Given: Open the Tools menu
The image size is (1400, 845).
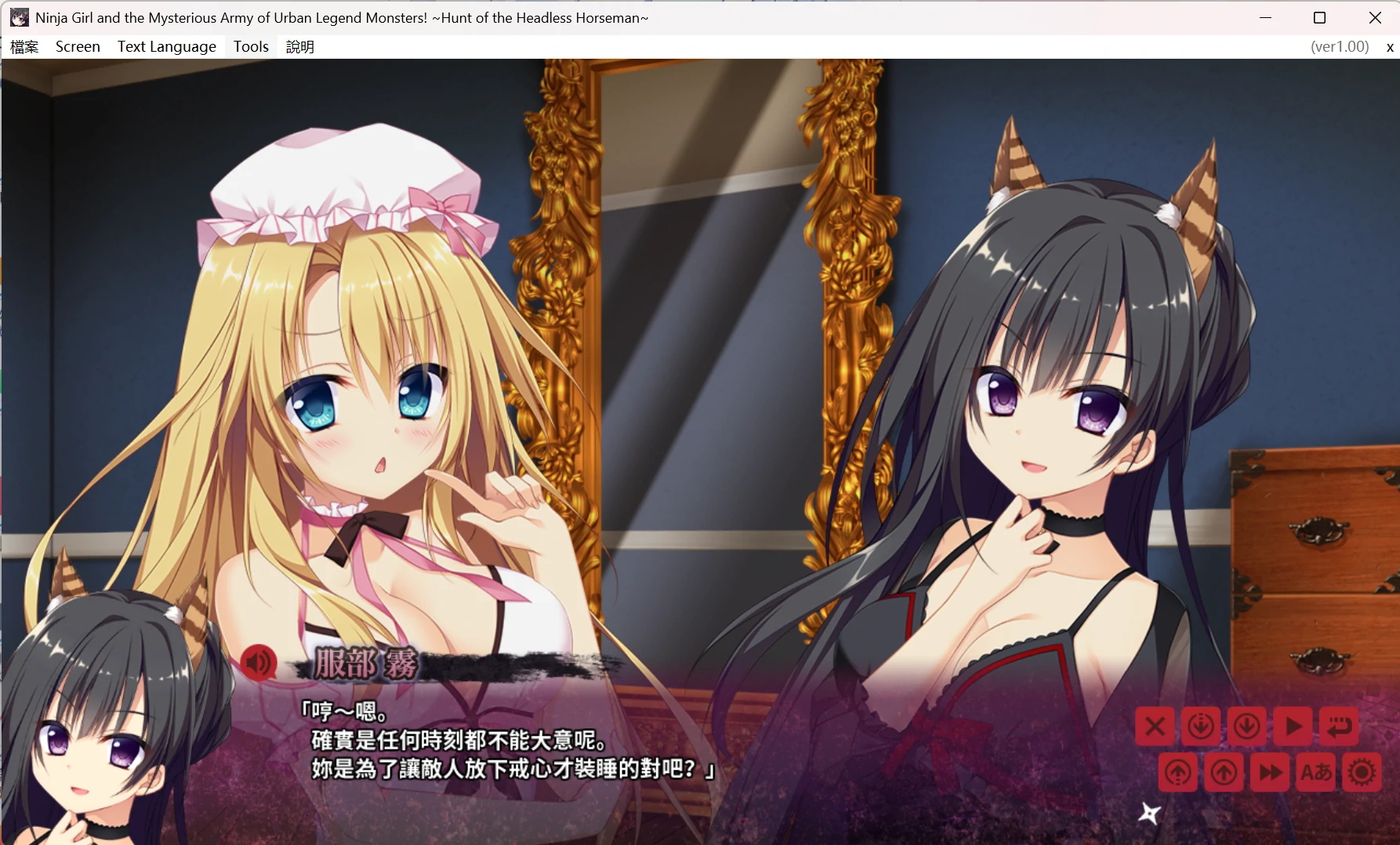Looking at the screenshot, I should pos(249,46).
